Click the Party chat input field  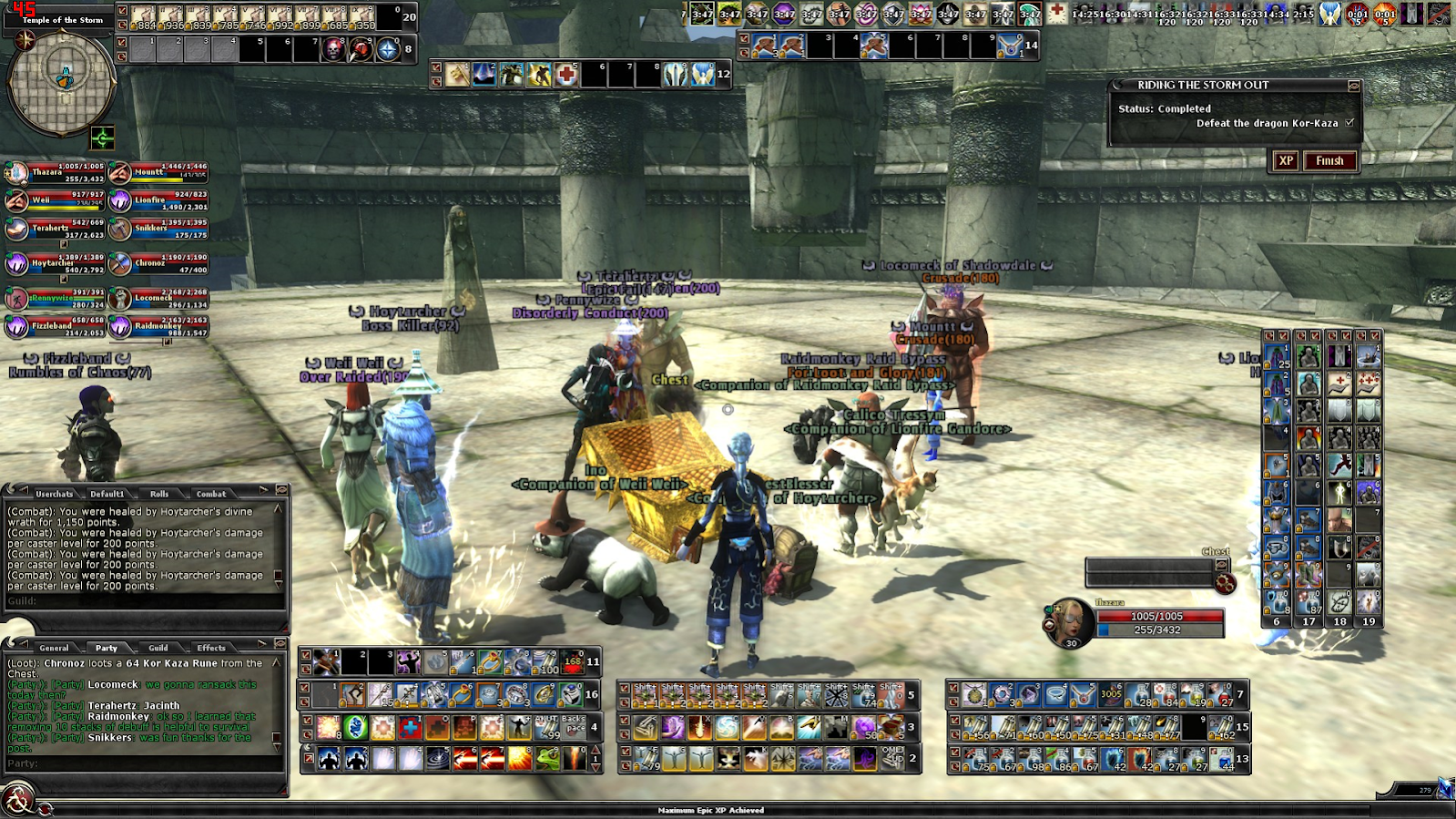(146, 763)
